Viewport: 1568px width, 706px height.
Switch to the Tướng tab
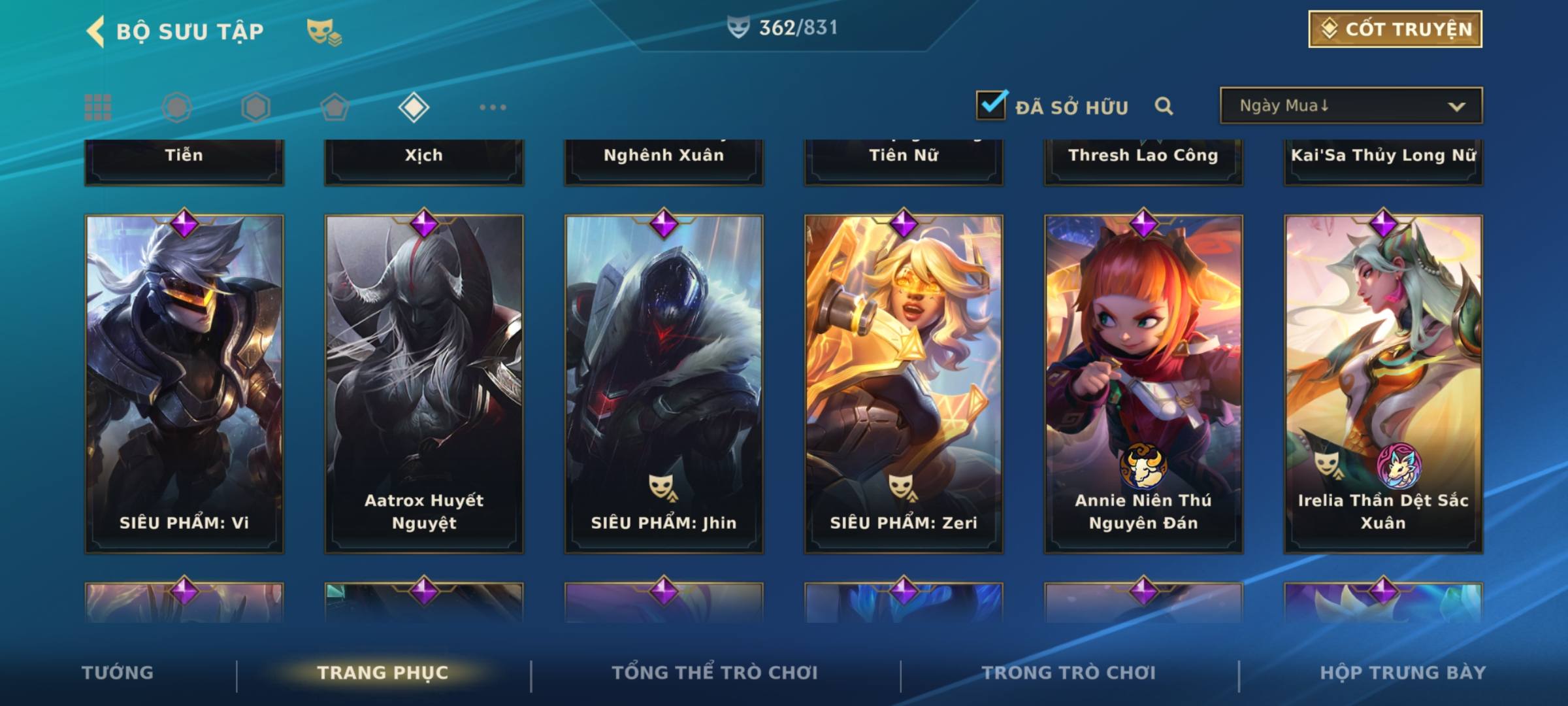tap(118, 673)
